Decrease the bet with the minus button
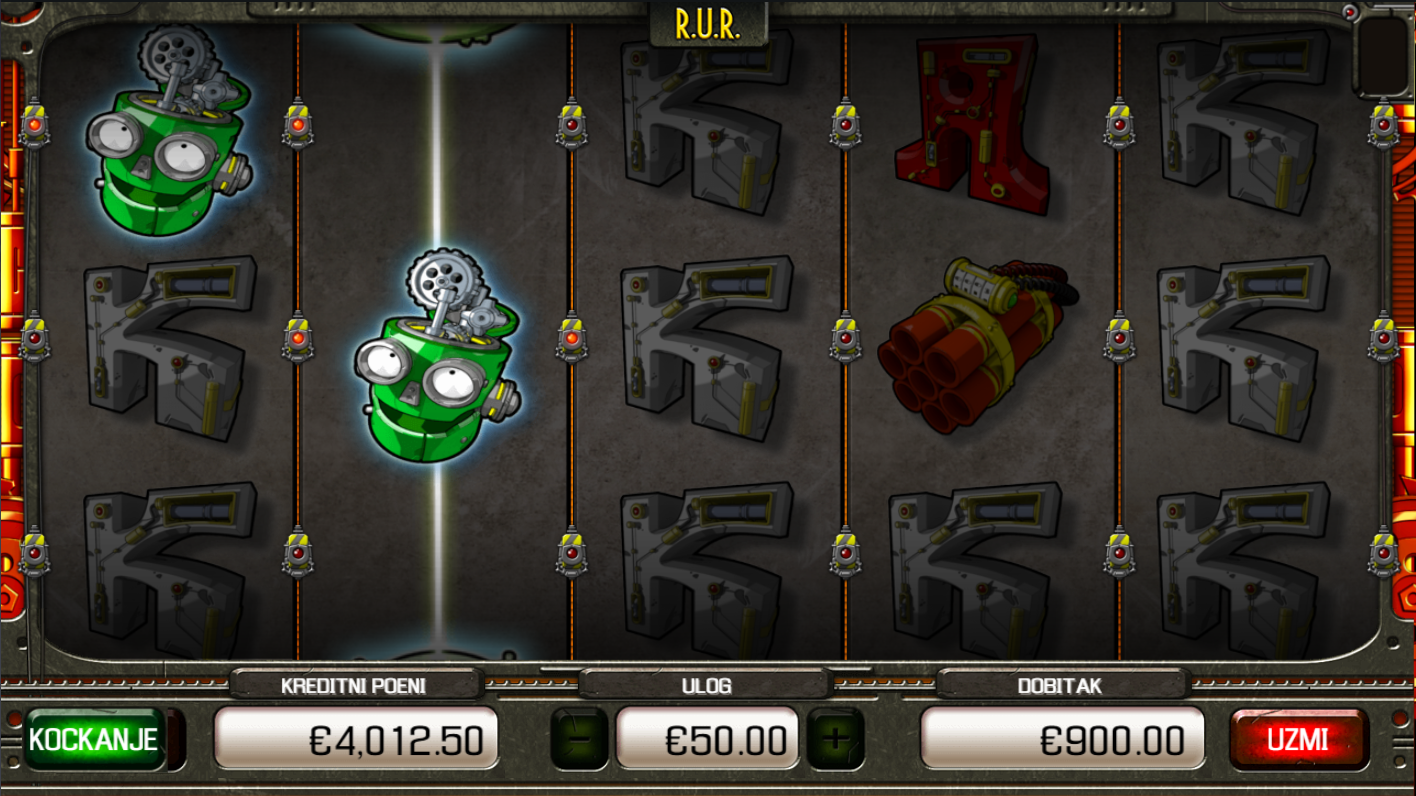The width and height of the screenshot is (1416, 796). point(579,740)
